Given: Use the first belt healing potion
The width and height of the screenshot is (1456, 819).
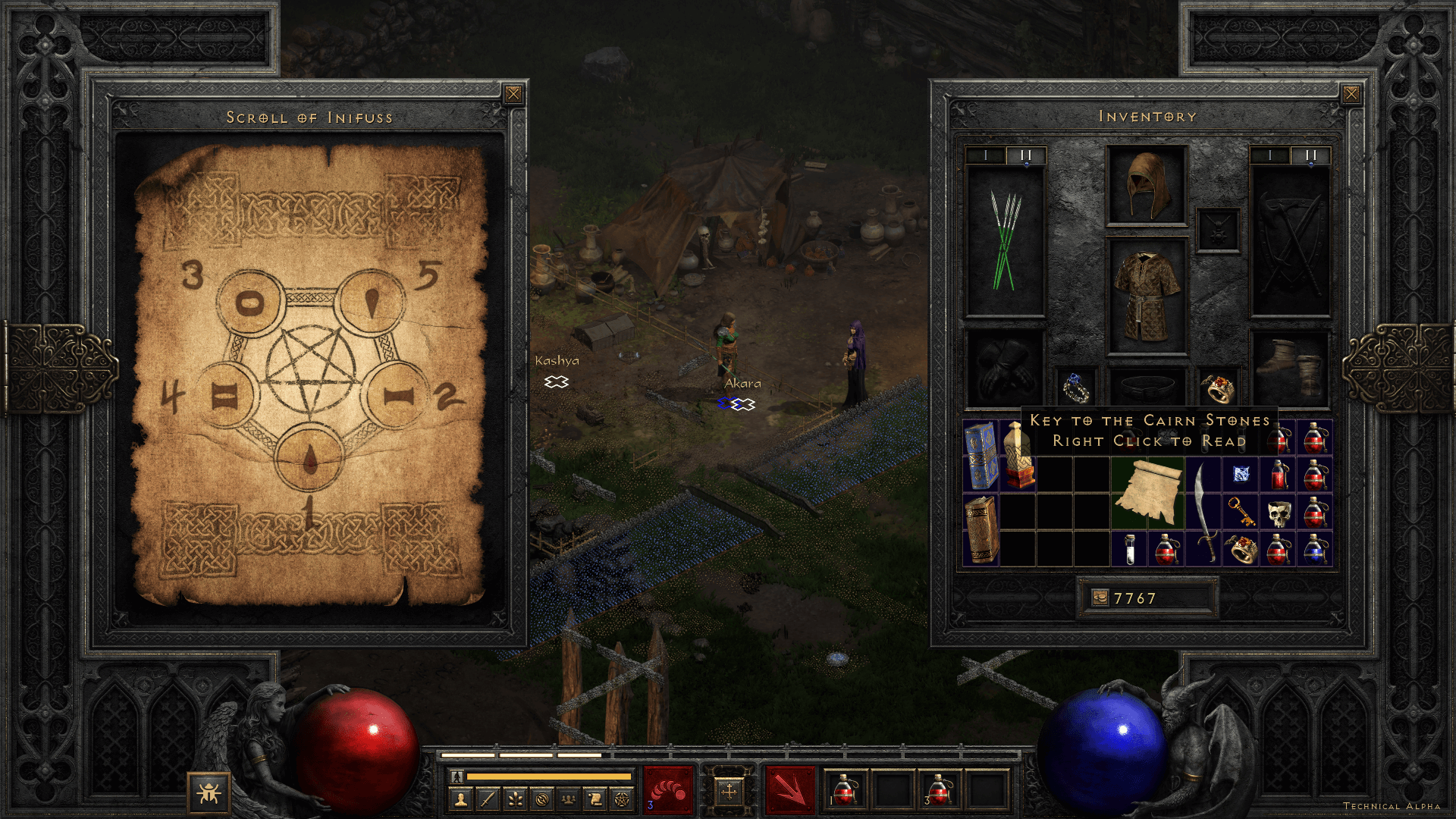Looking at the screenshot, I should pos(844,789).
